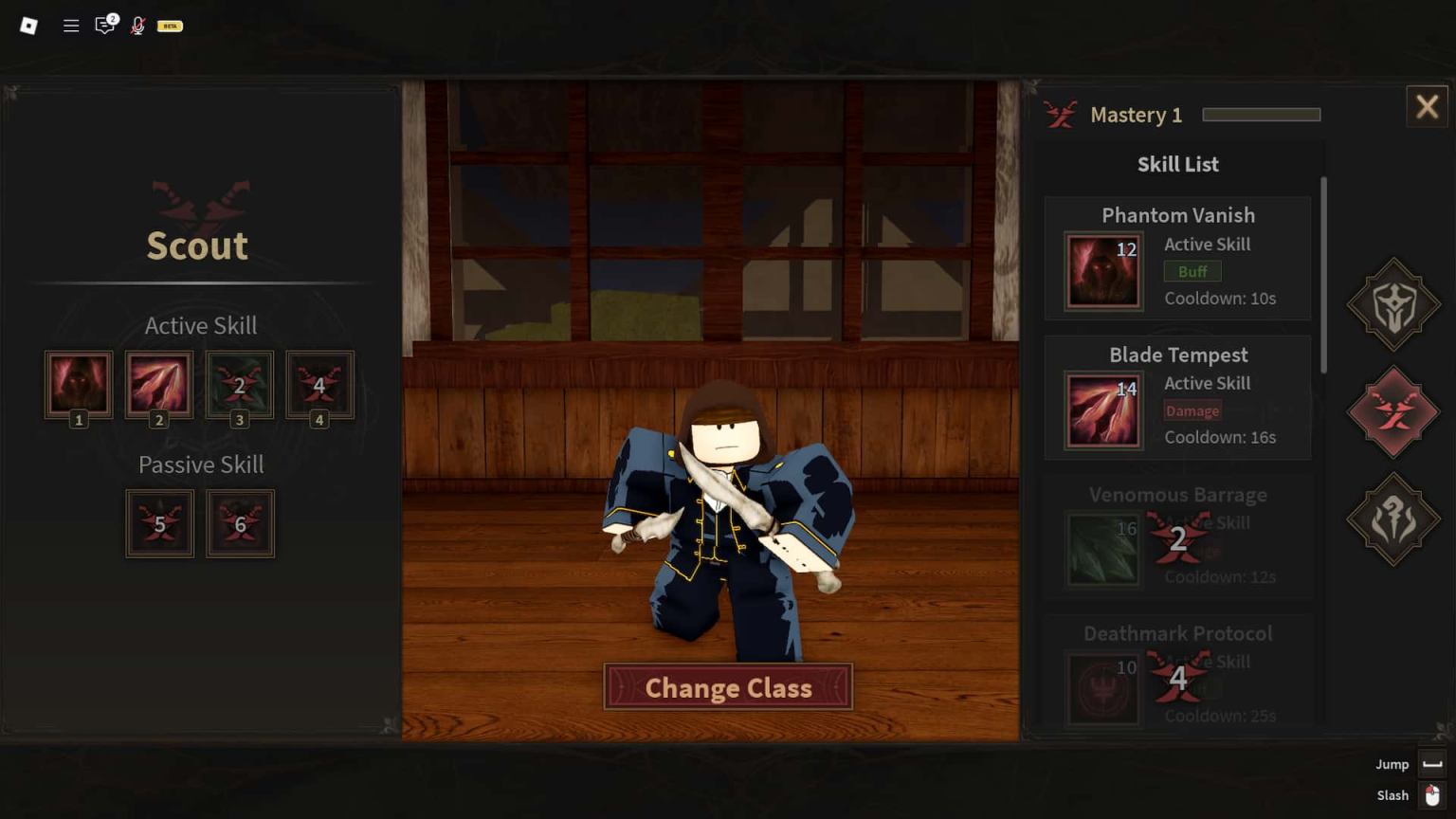Open the Blade Tempest skill entry
Image resolution: width=1456 pixels, height=819 pixels.
pos(1177,398)
